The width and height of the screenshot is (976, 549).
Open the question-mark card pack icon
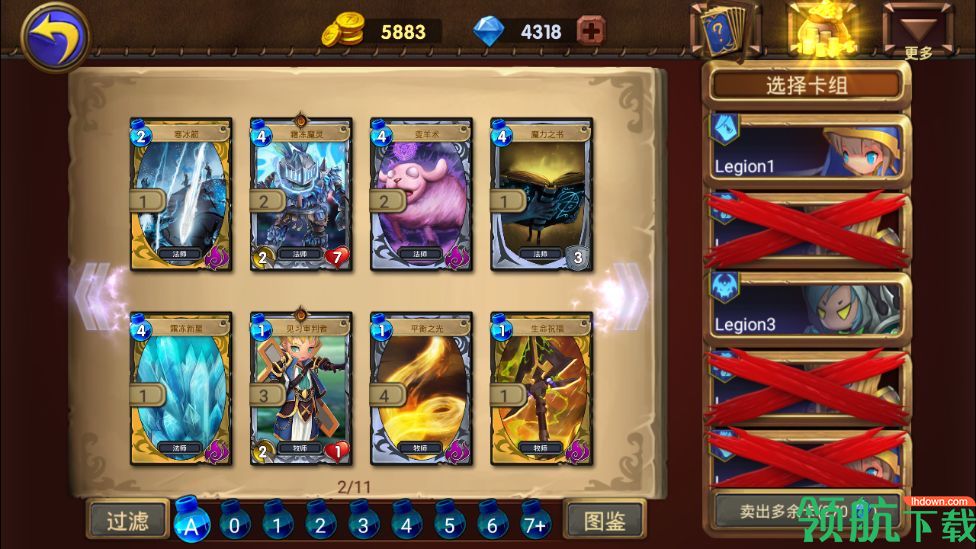click(725, 31)
